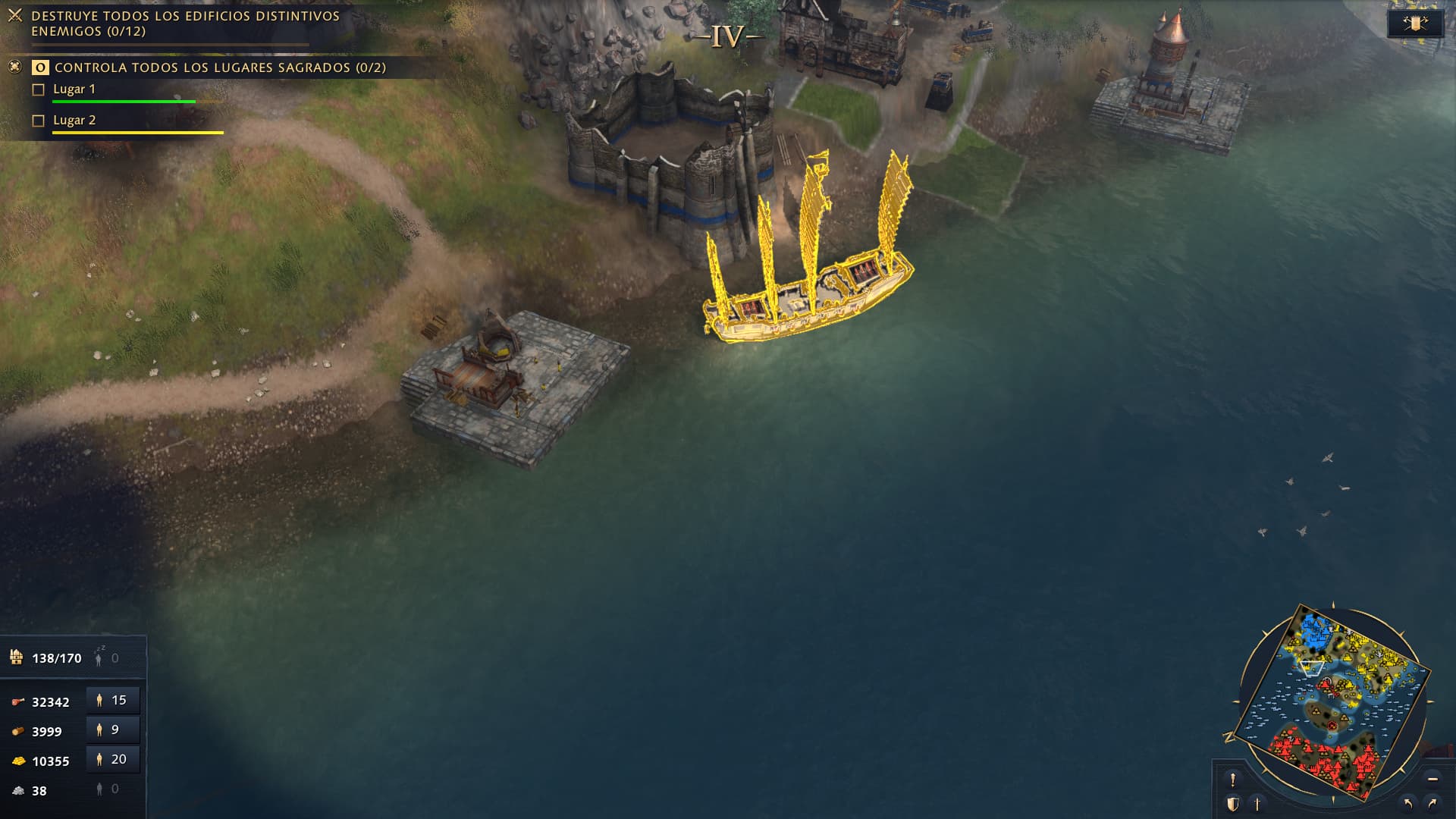1456x819 pixels.
Task: Select the 9 wood villagers button
Action: tap(112, 730)
